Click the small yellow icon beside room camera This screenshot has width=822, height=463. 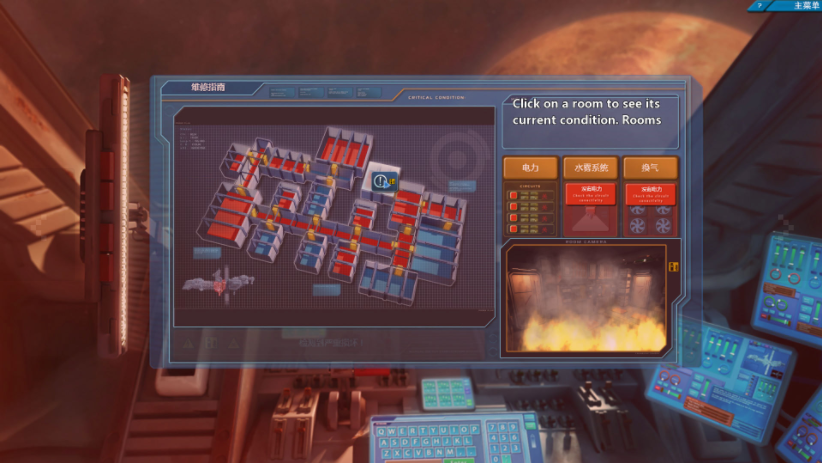pyautogui.click(x=673, y=266)
